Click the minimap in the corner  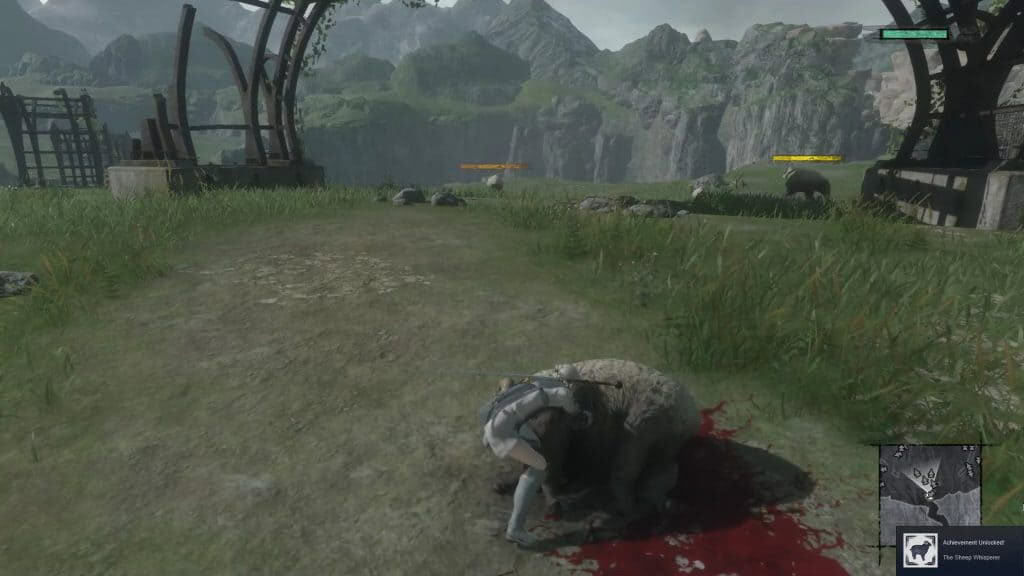930,484
